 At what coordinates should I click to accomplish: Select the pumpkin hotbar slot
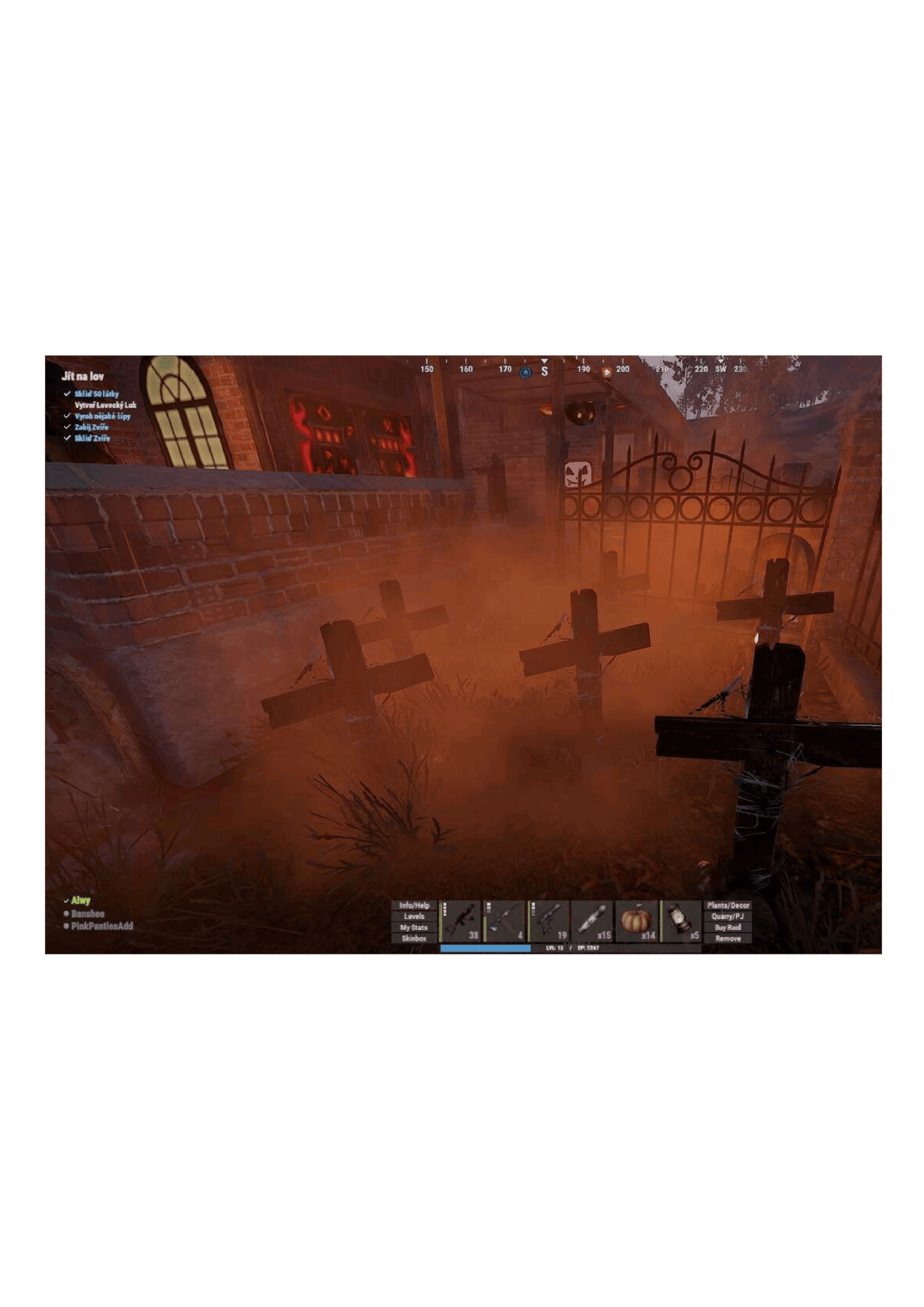click(637, 921)
